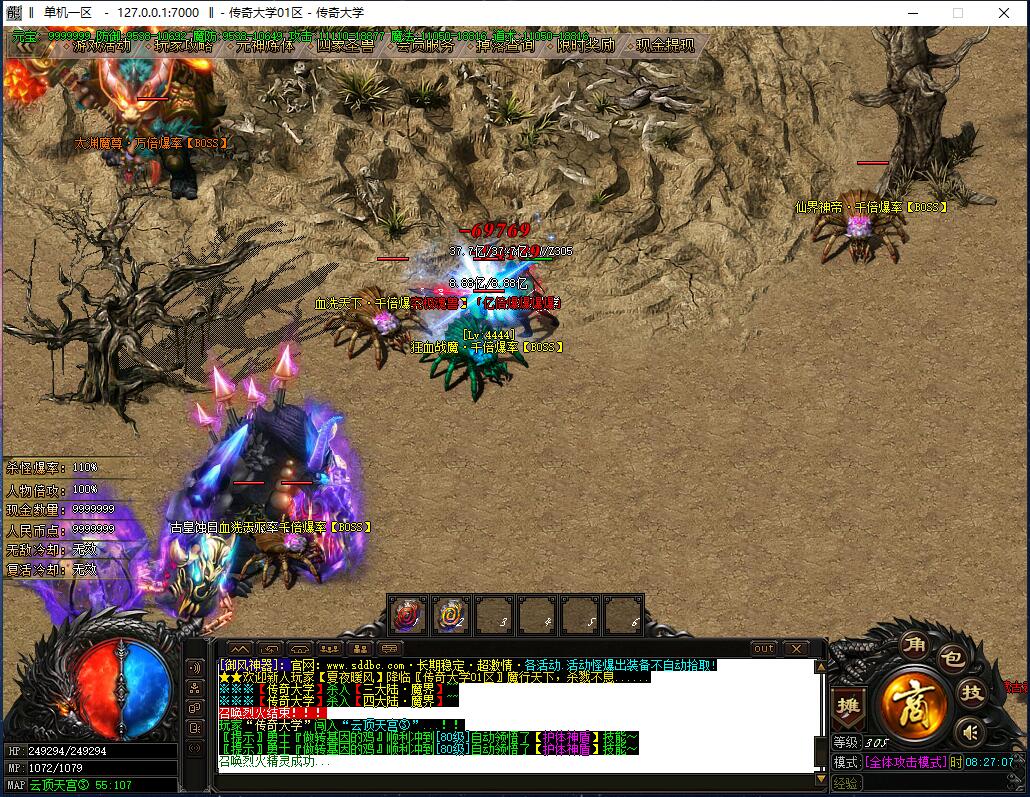Open the 四象圣兽 menu
This screenshot has height=797, width=1030.
345,45
